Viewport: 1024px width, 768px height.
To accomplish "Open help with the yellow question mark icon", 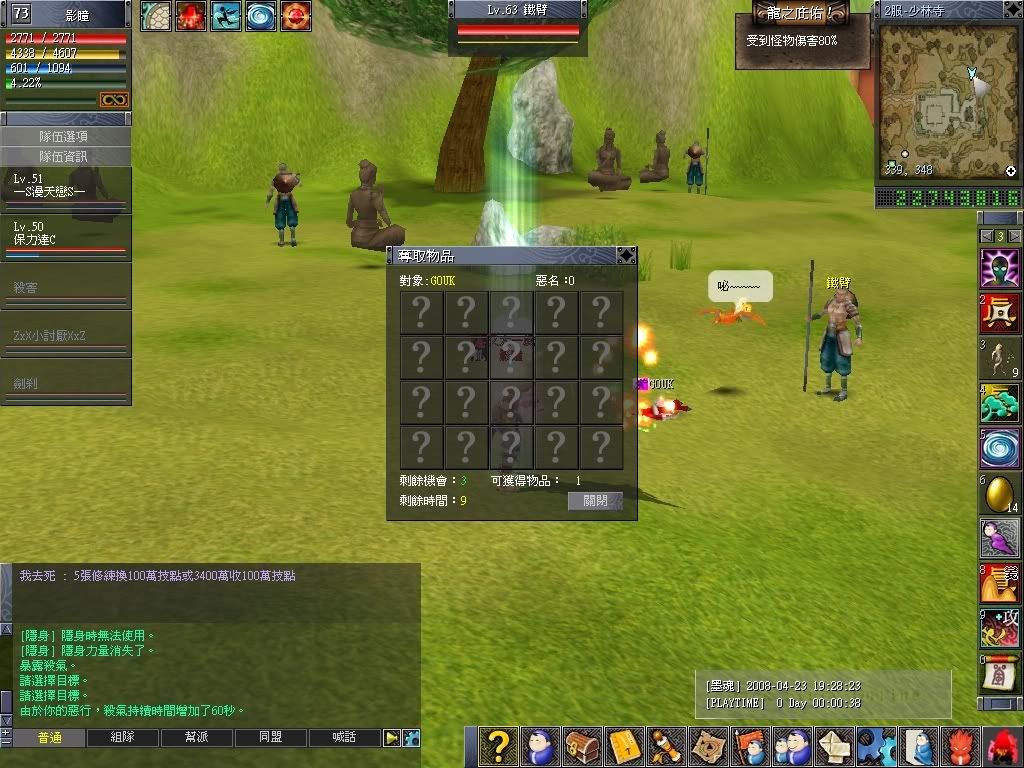I will (498, 747).
